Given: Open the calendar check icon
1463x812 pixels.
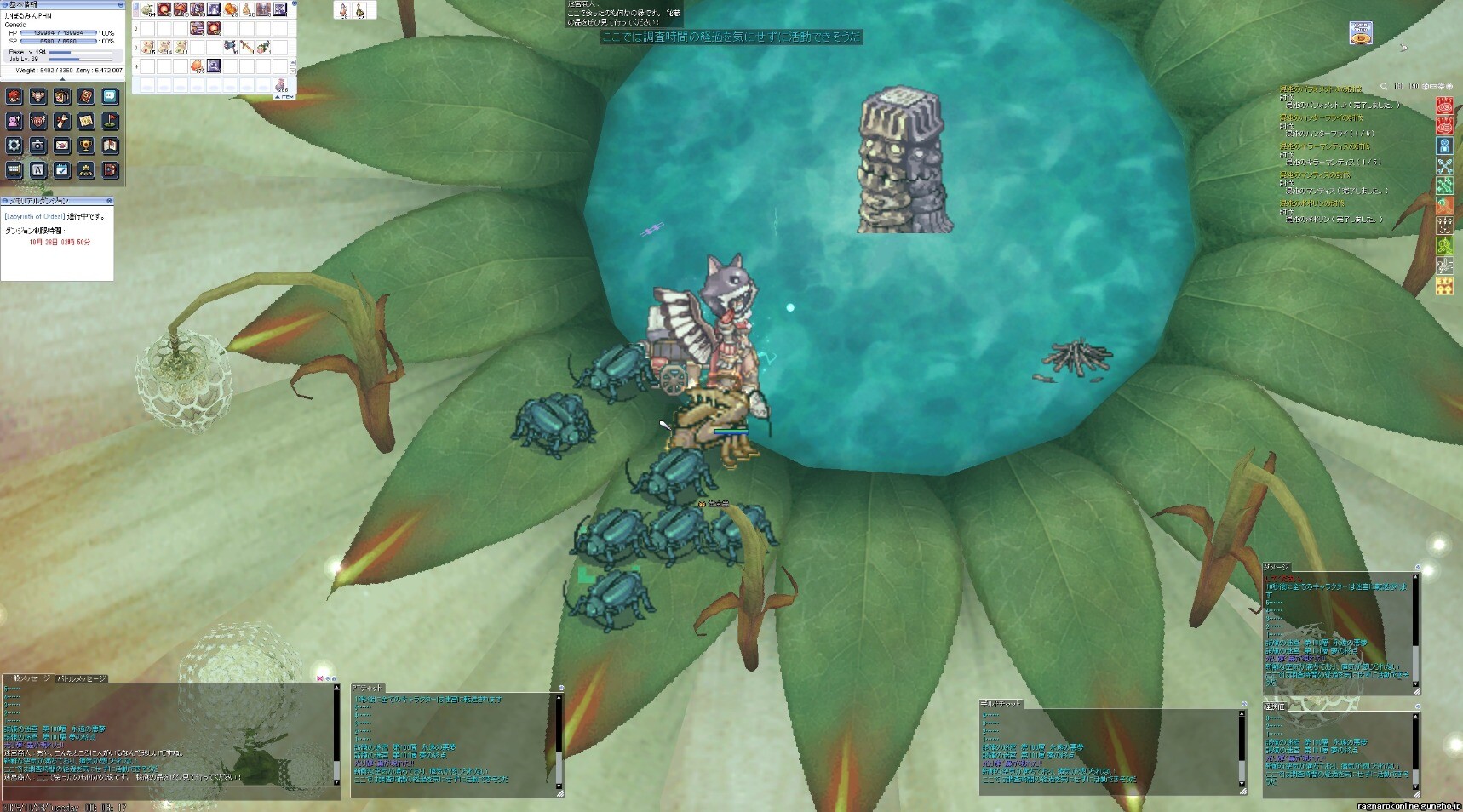Looking at the screenshot, I should 62,170.
